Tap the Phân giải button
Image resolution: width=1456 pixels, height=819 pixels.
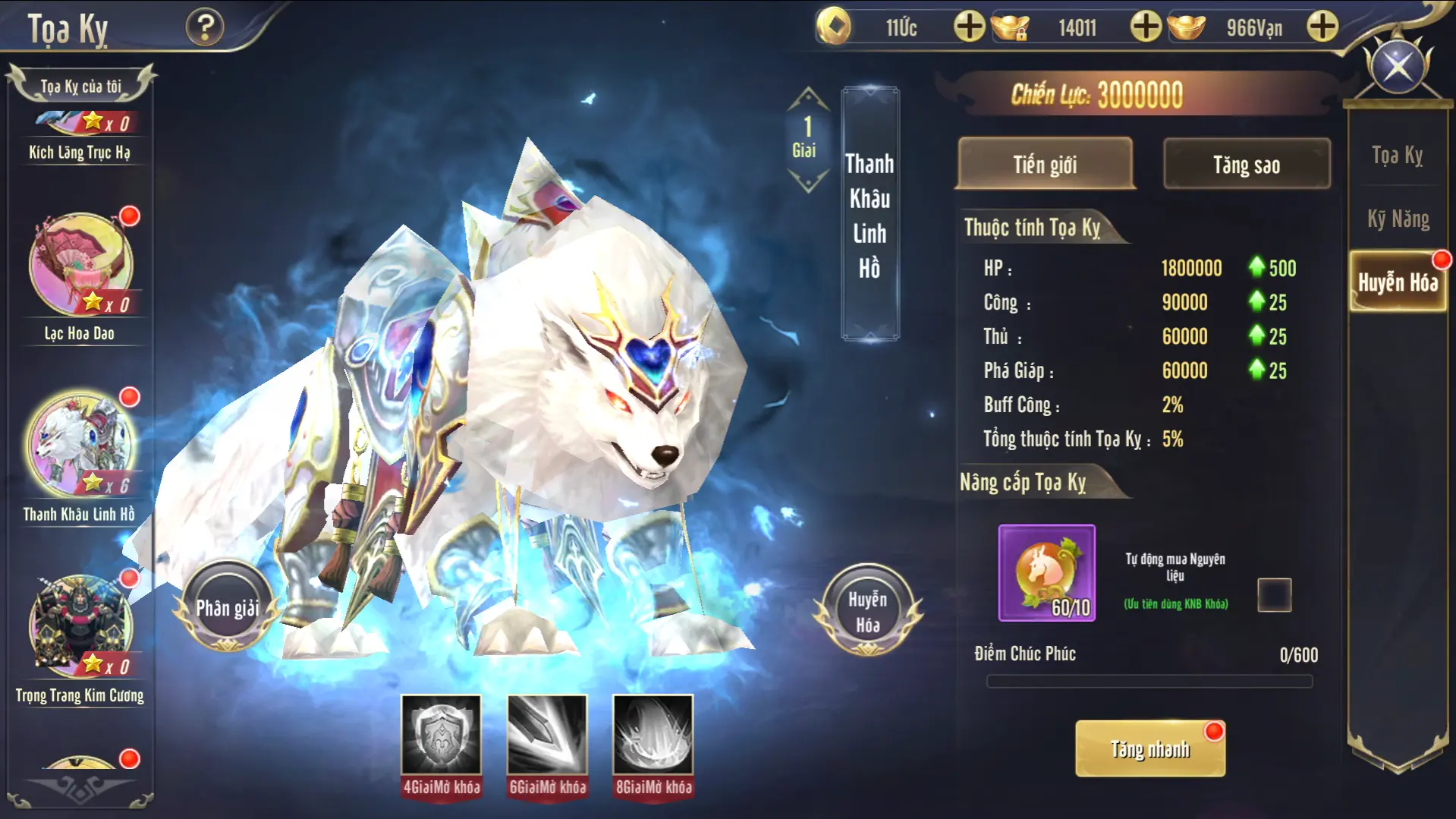[x=227, y=607]
